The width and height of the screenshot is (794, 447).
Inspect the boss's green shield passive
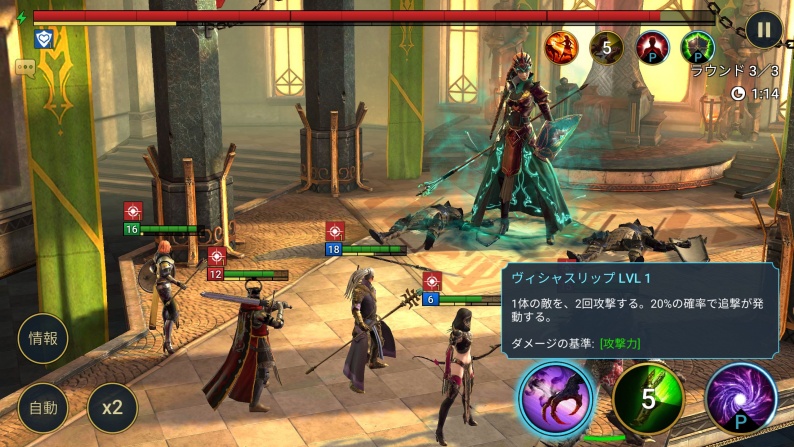click(698, 46)
